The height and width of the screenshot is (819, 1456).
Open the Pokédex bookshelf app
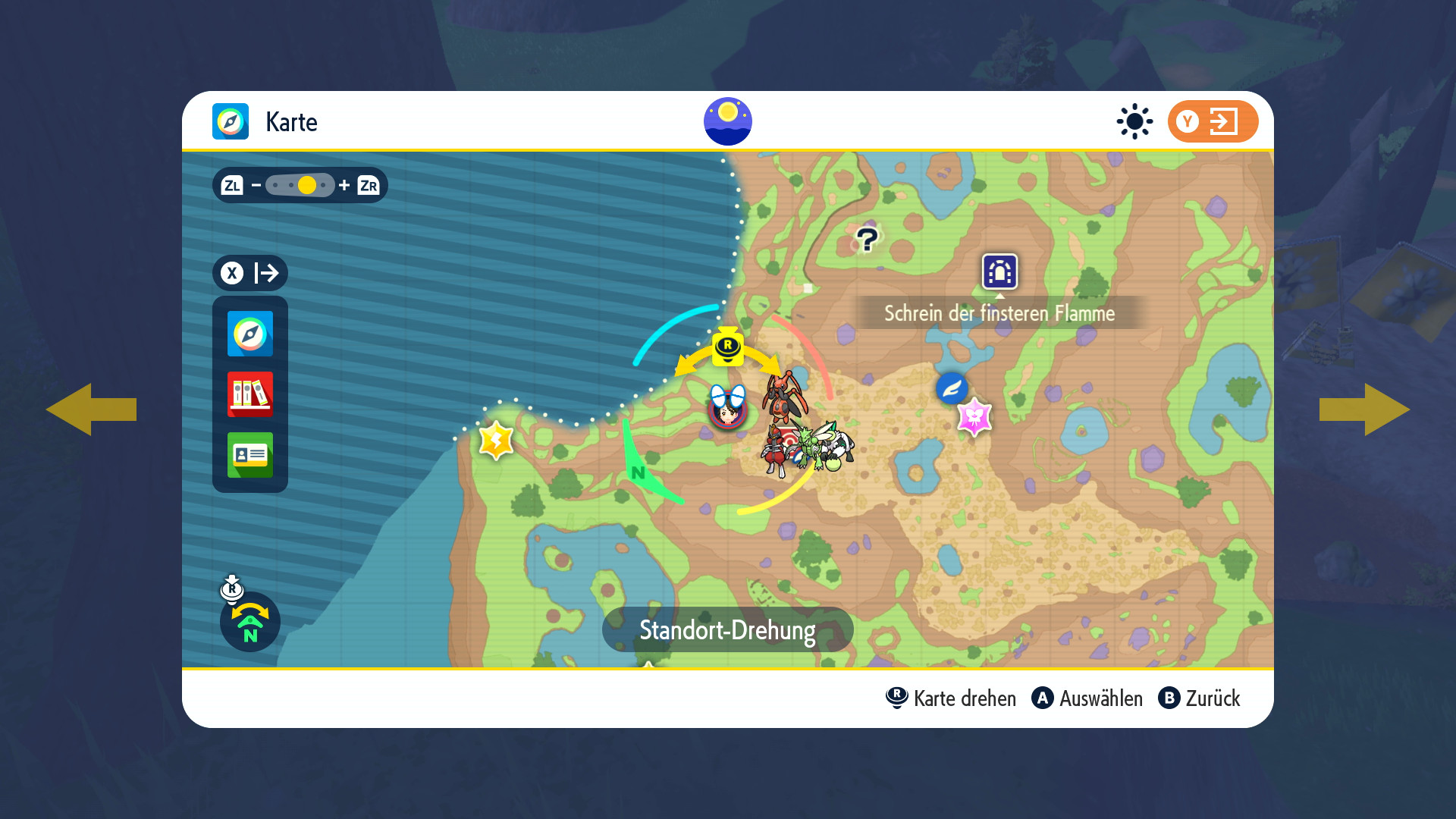click(249, 394)
